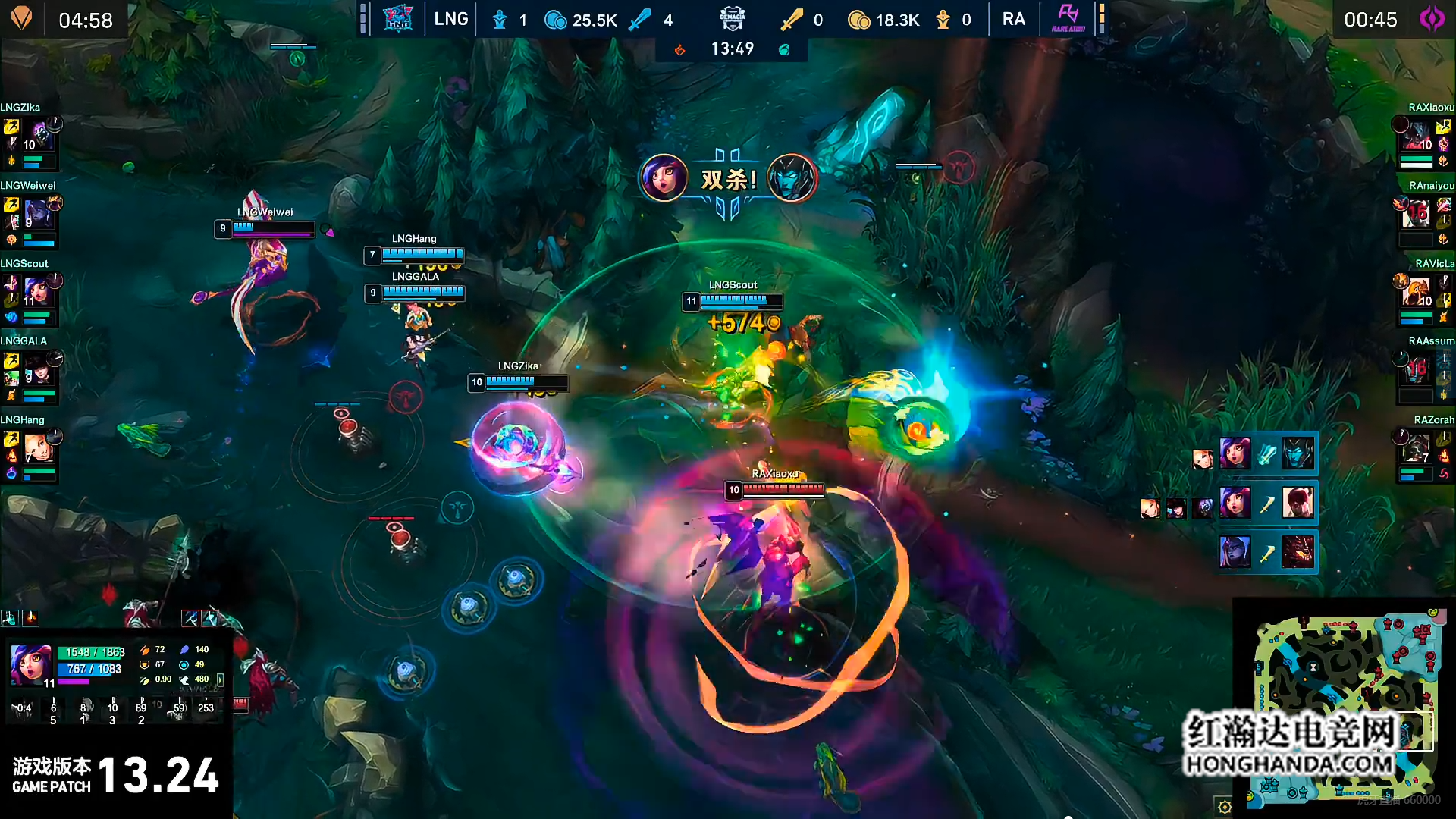Select RAXiaoxu's player panel

click(x=1424, y=138)
